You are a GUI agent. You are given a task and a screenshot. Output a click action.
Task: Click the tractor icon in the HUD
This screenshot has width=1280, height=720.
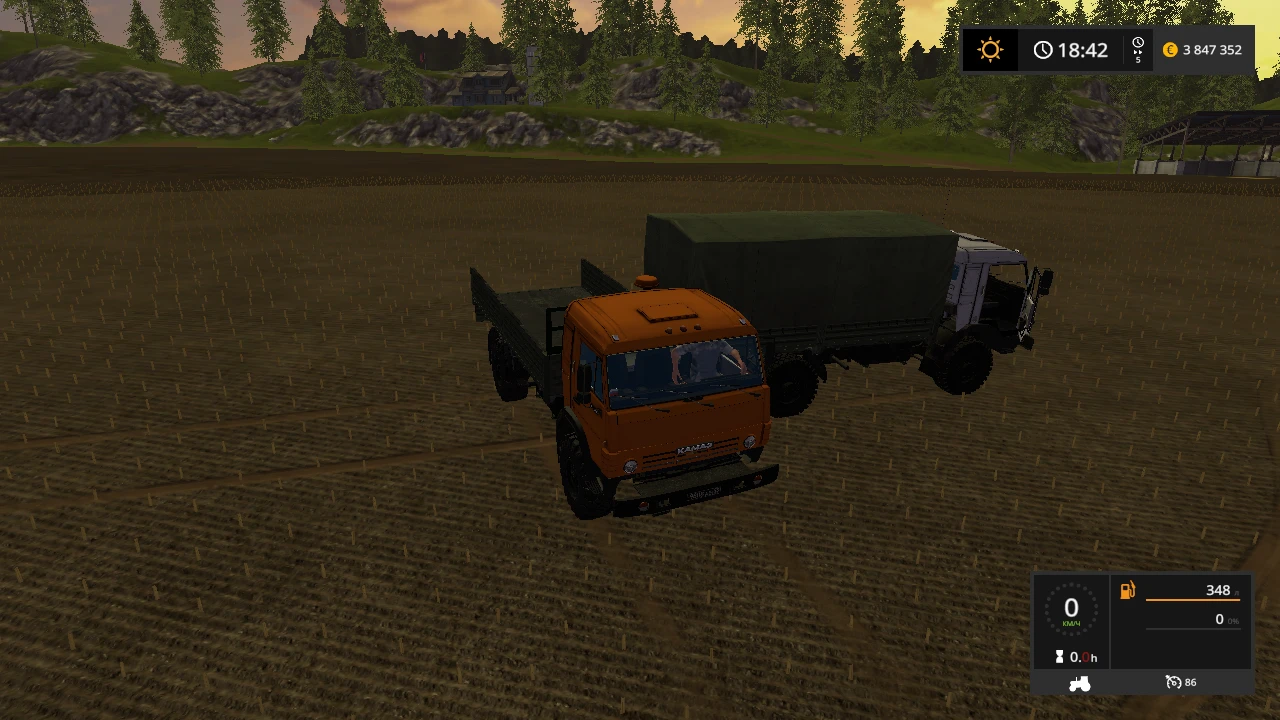(x=1079, y=682)
